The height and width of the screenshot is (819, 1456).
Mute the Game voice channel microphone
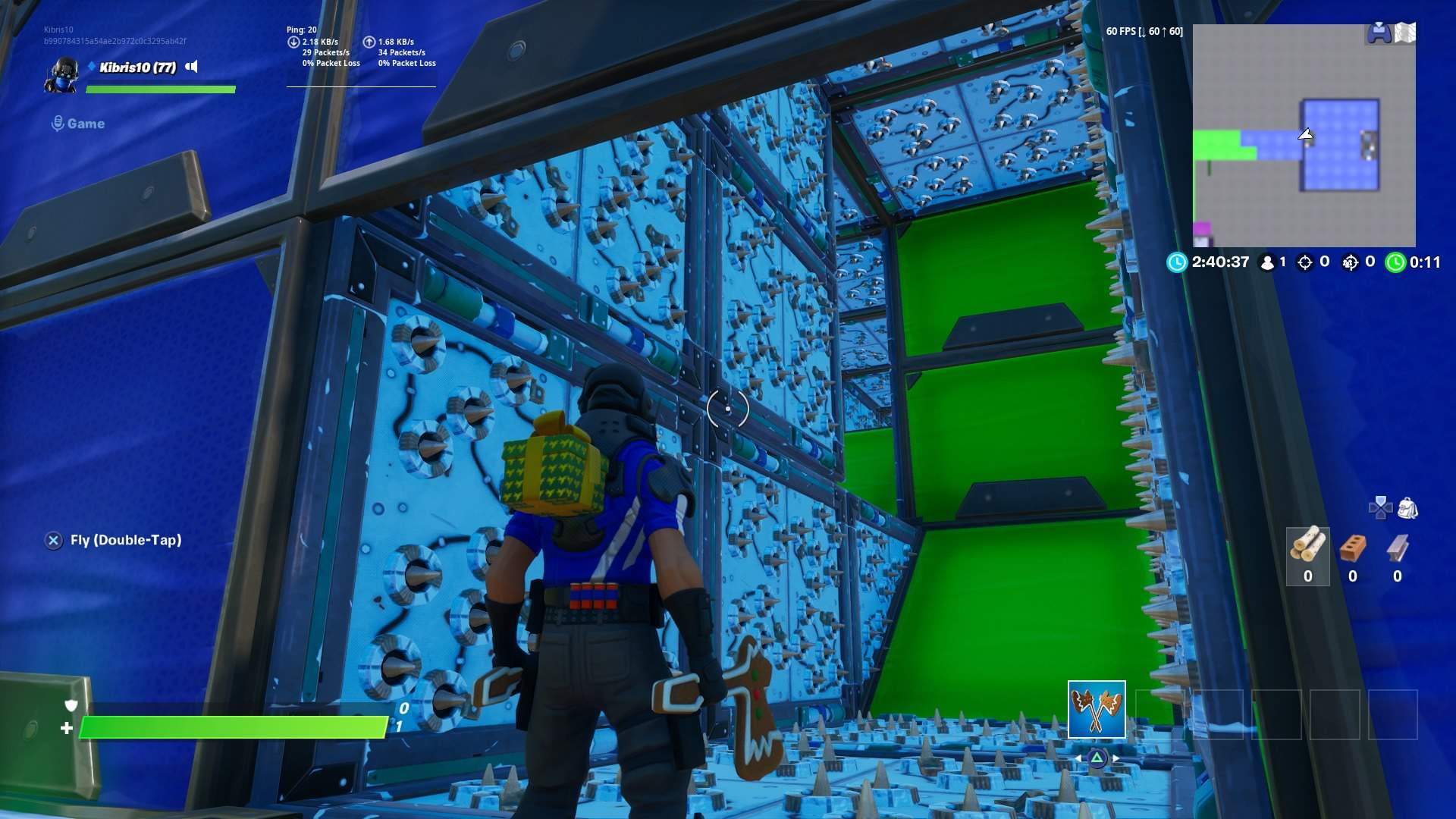tap(58, 124)
